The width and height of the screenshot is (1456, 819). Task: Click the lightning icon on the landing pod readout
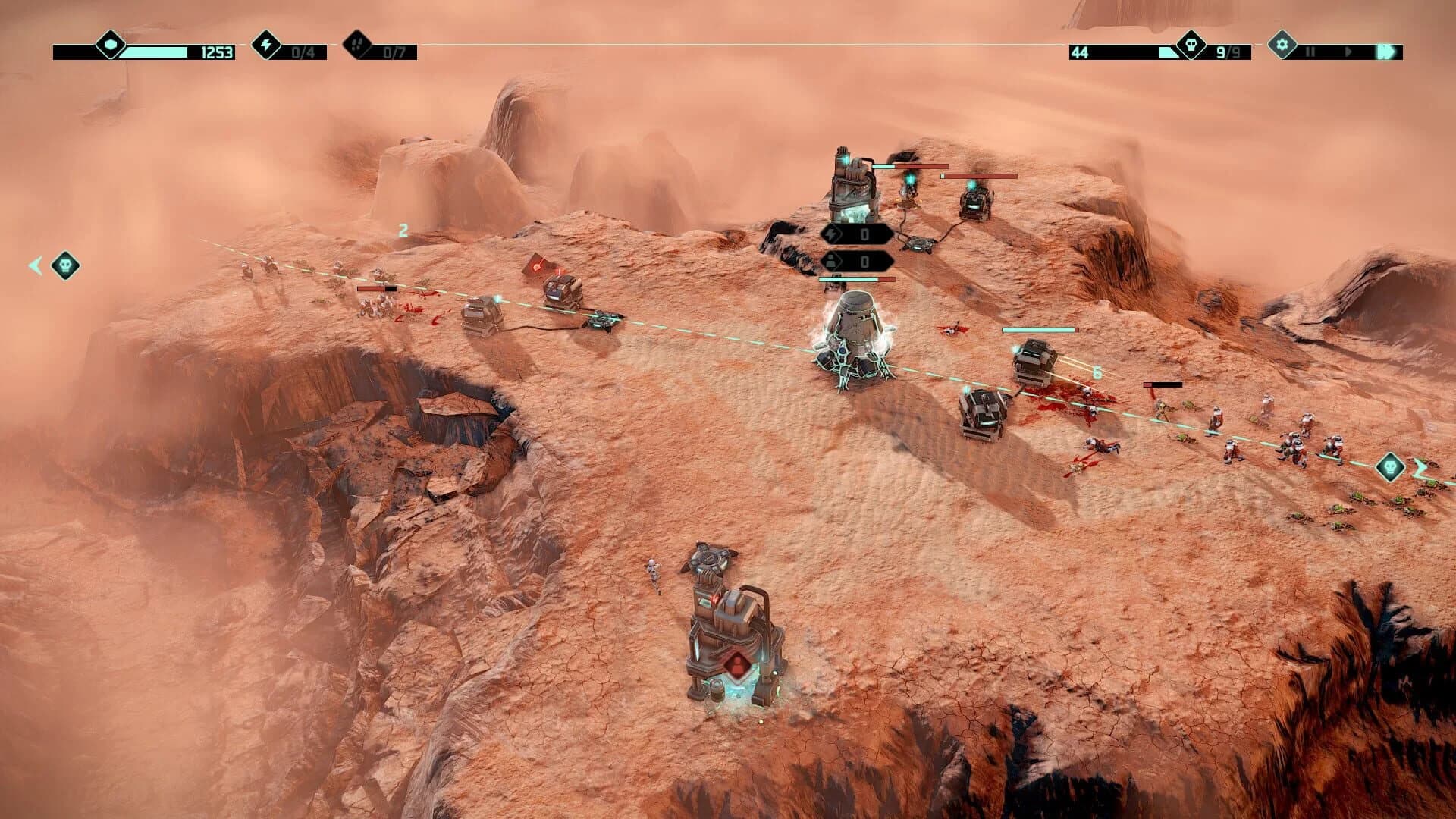click(x=832, y=235)
